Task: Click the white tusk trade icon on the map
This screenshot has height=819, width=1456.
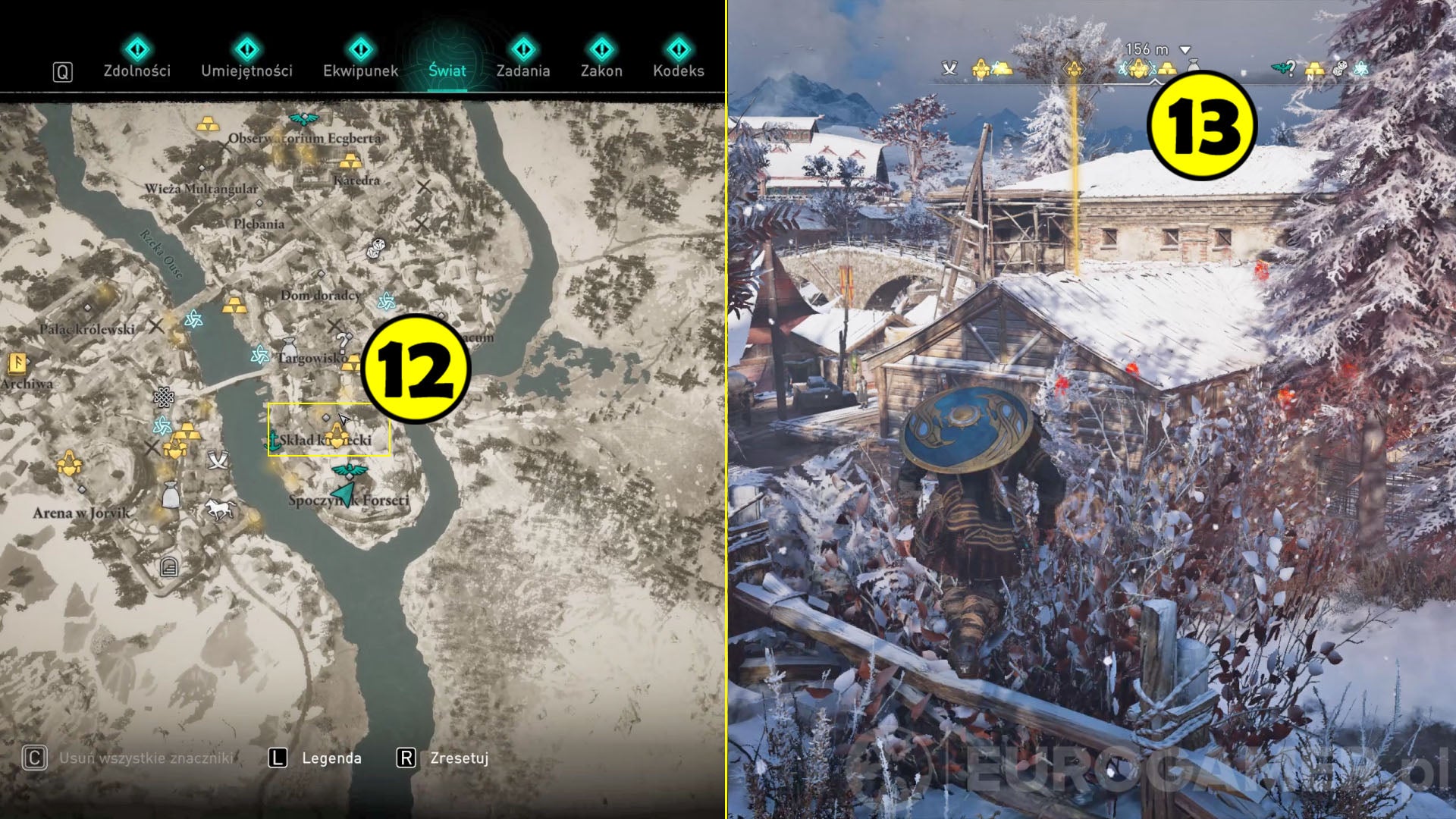Action: (x=218, y=460)
